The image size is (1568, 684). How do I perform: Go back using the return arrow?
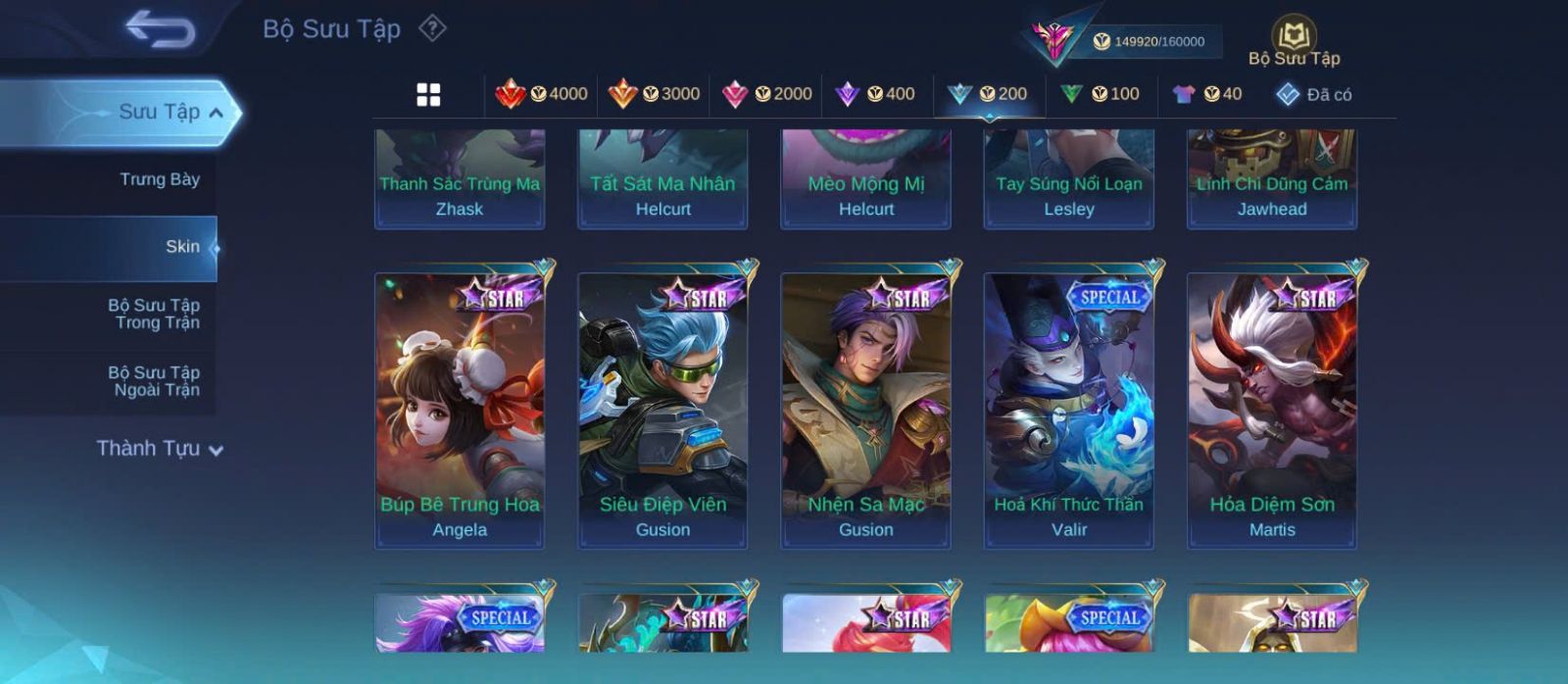(x=160, y=29)
